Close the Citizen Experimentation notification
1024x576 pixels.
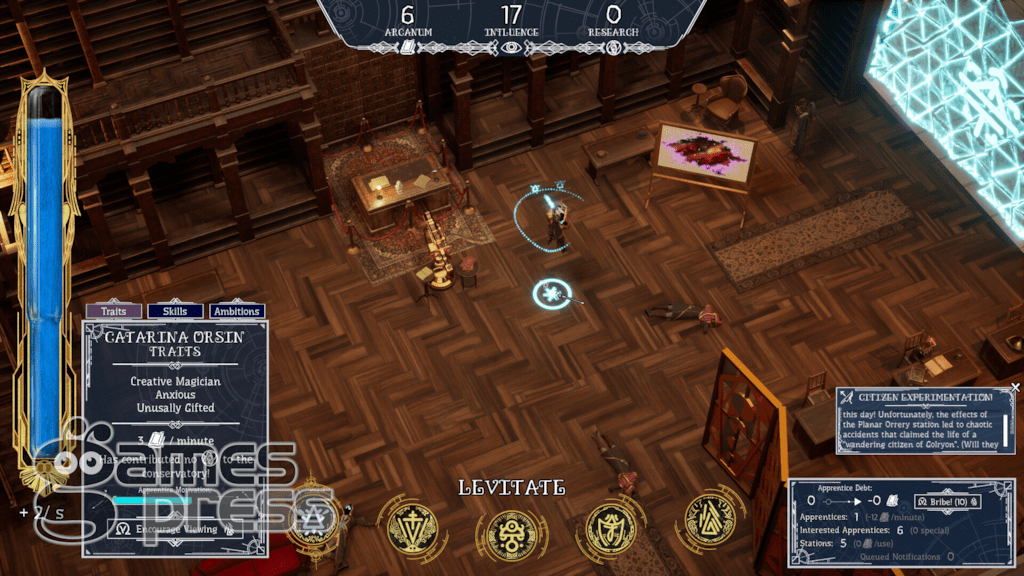coord(1015,387)
